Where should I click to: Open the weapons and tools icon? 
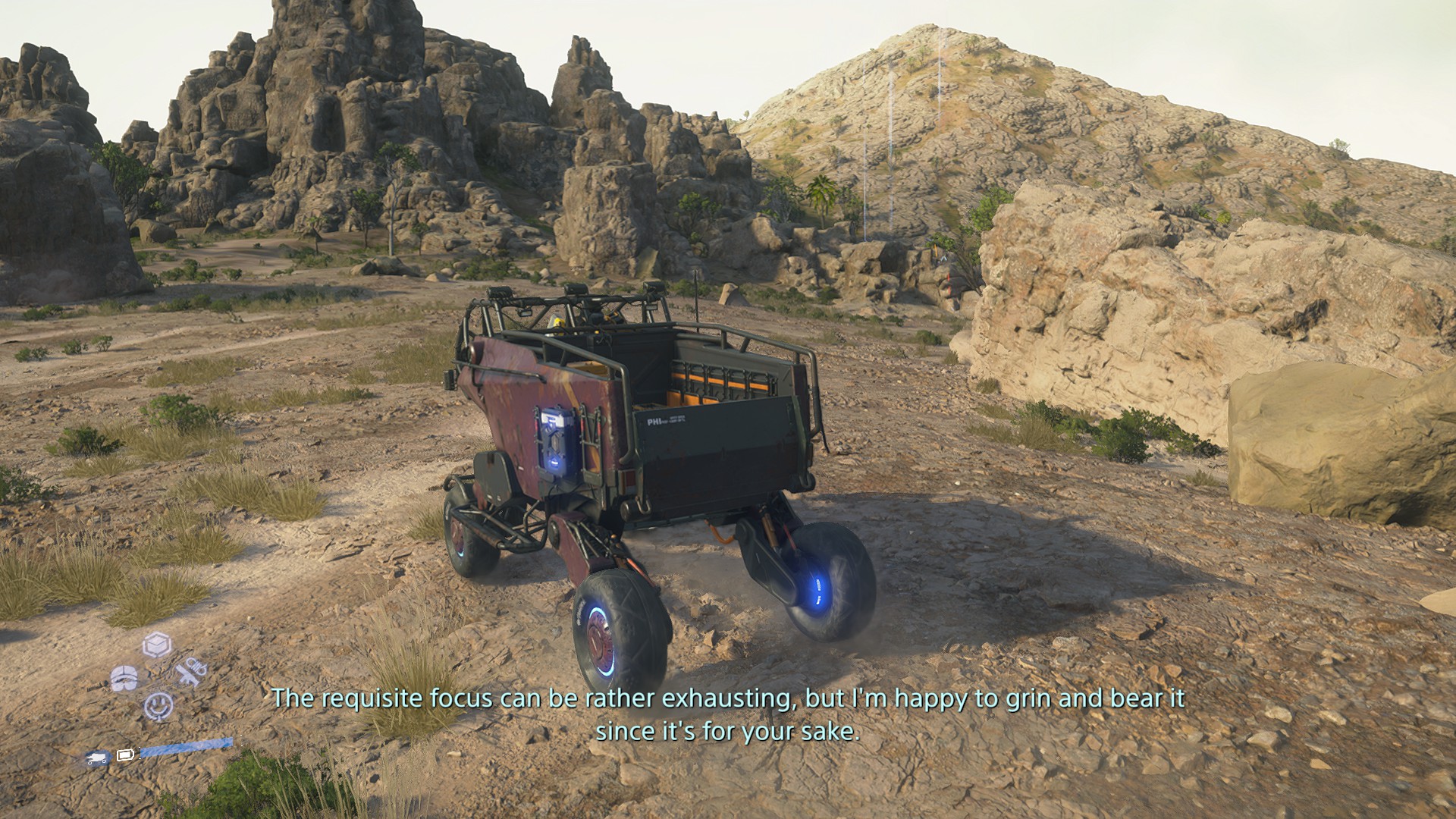tap(190, 672)
